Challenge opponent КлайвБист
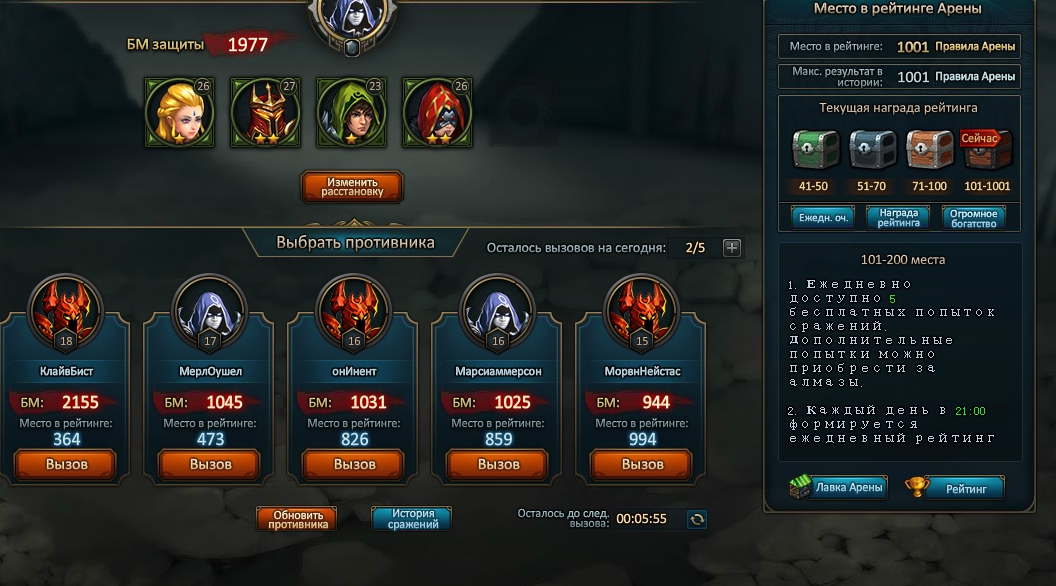This screenshot has width=1056, height=586. tap(66, 465)
